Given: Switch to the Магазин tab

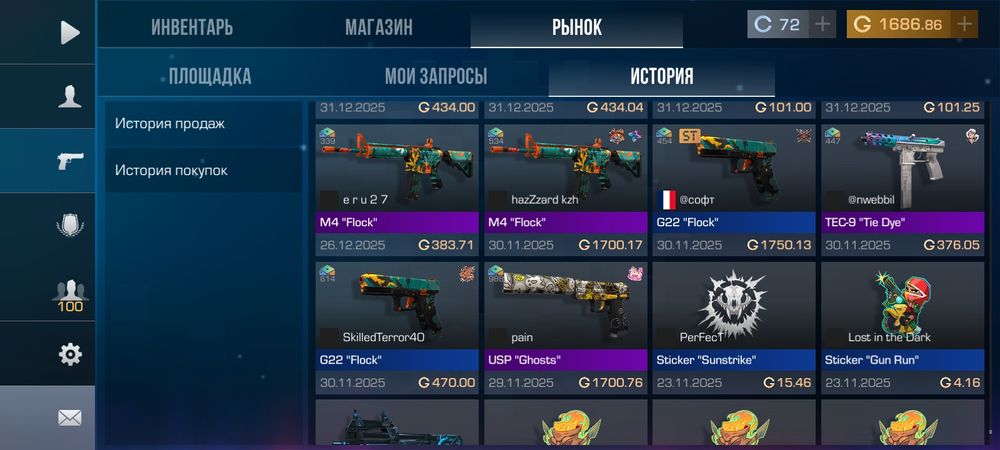Looking at the screenshot, I should click(x=378, y=27).
